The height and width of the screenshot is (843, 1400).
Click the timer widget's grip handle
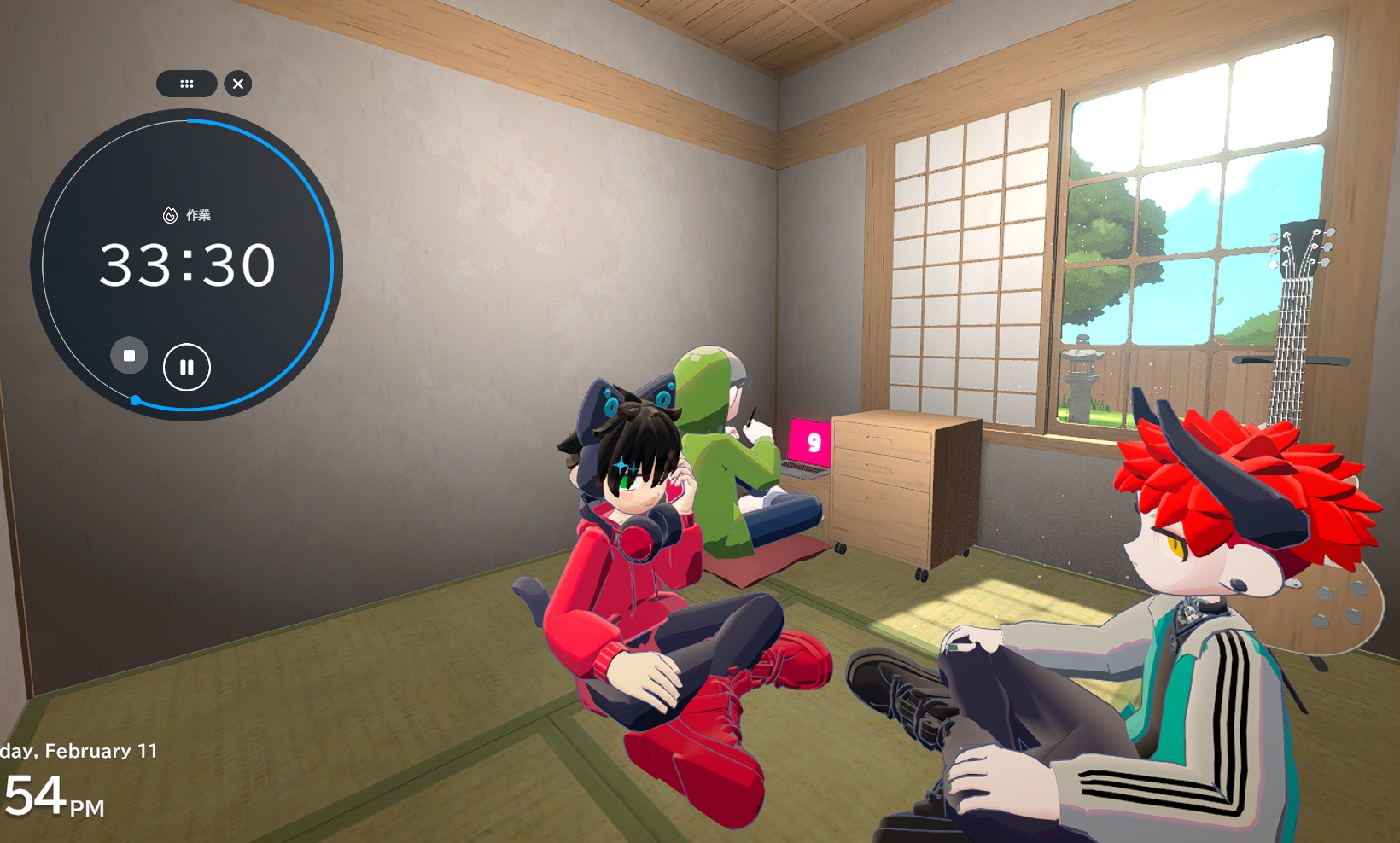click(x=186, y=84)
